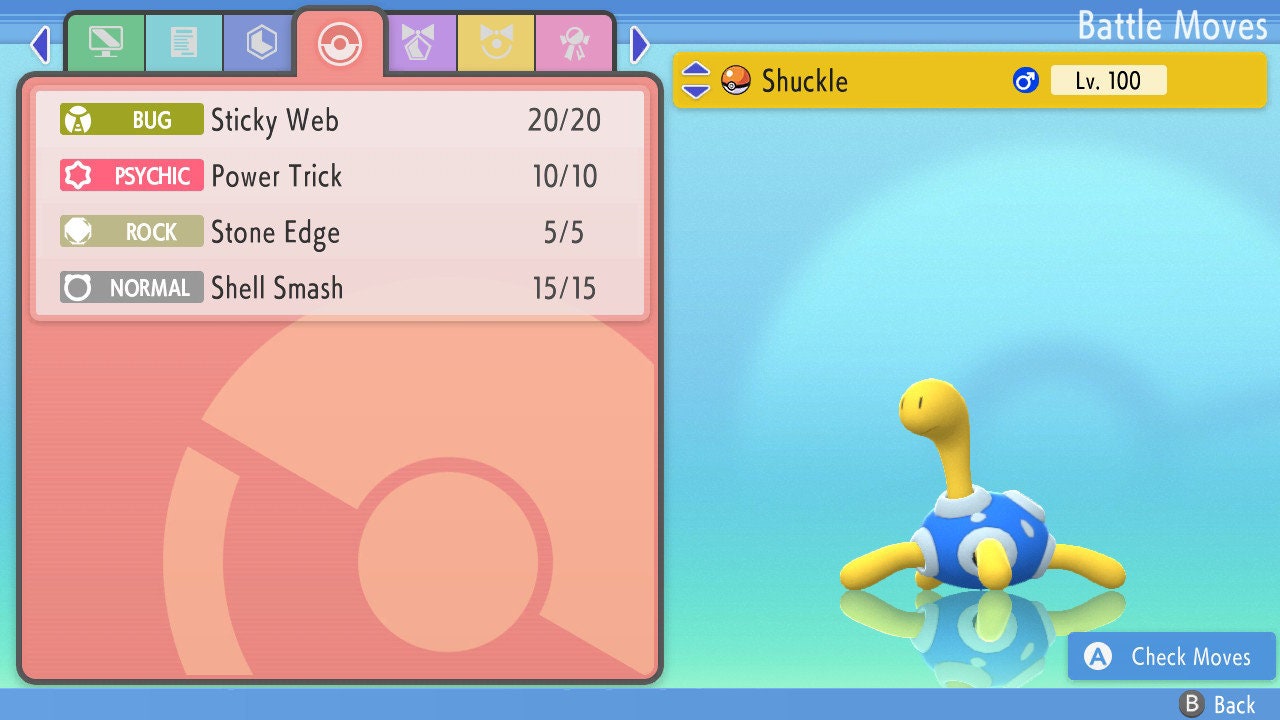1280x720 pixels.
Task: Use the up/down arrows next to Shuckle
Action: pos(696,80)
